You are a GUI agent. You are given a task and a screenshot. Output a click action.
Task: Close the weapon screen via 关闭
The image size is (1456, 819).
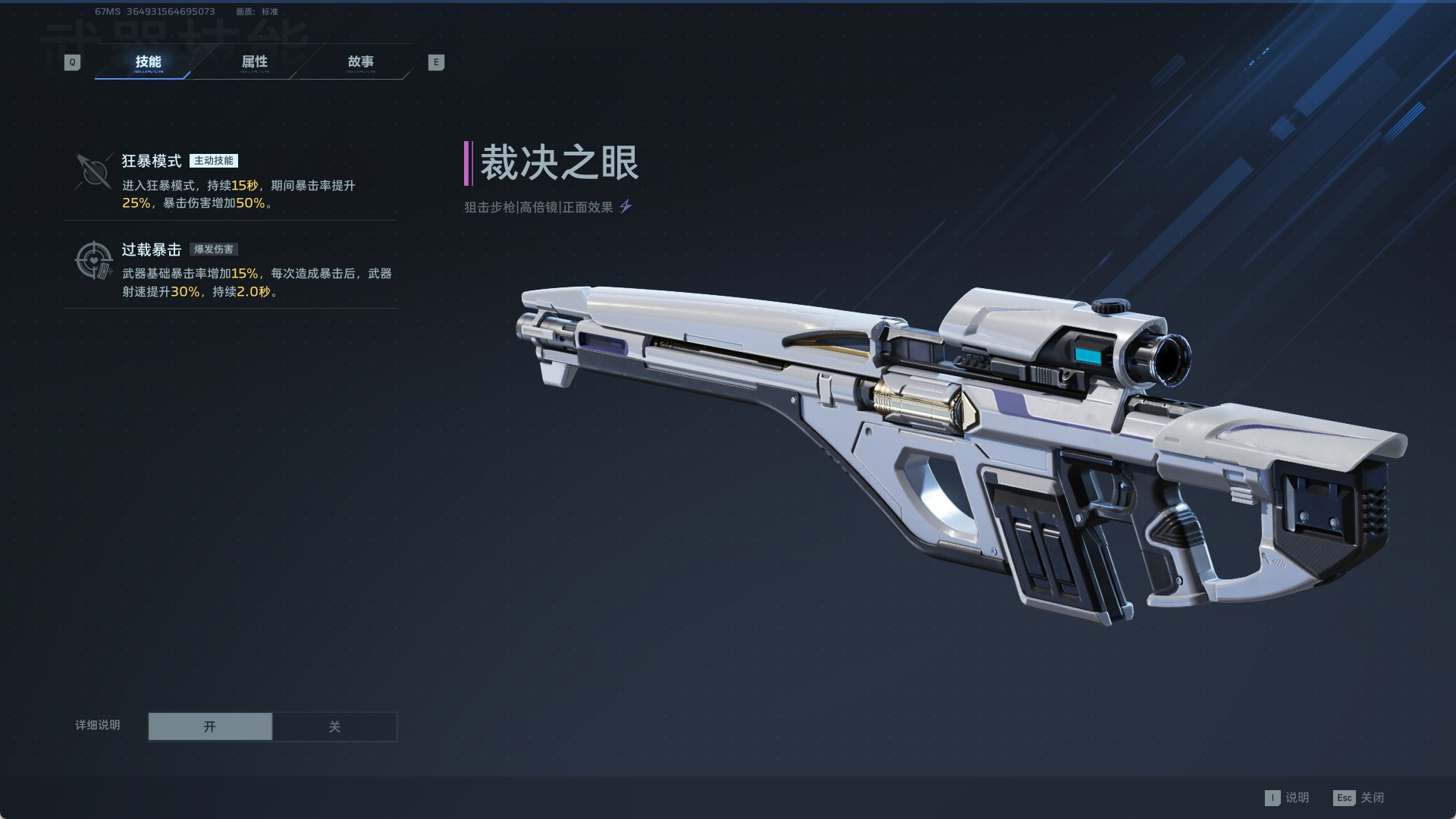coord(1359,798)
